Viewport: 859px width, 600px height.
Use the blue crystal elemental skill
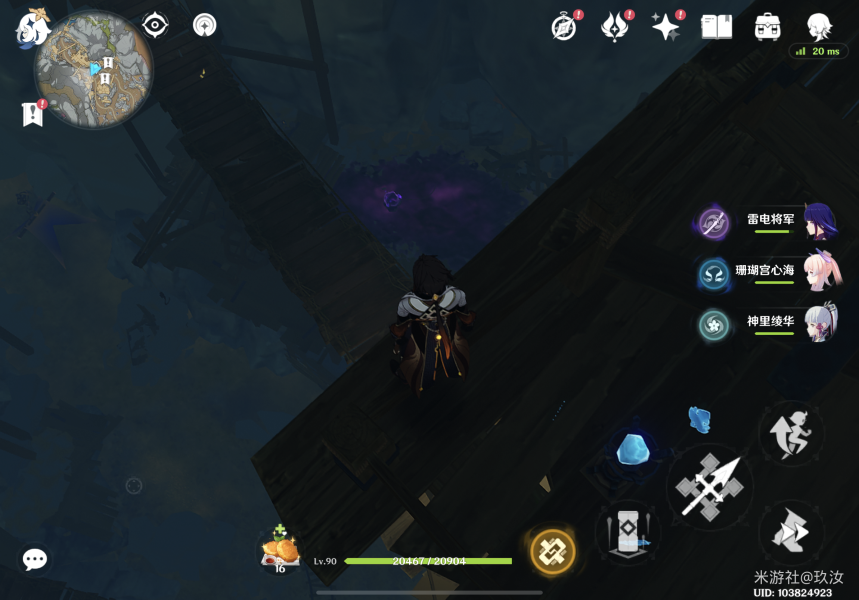pos(634,451)
